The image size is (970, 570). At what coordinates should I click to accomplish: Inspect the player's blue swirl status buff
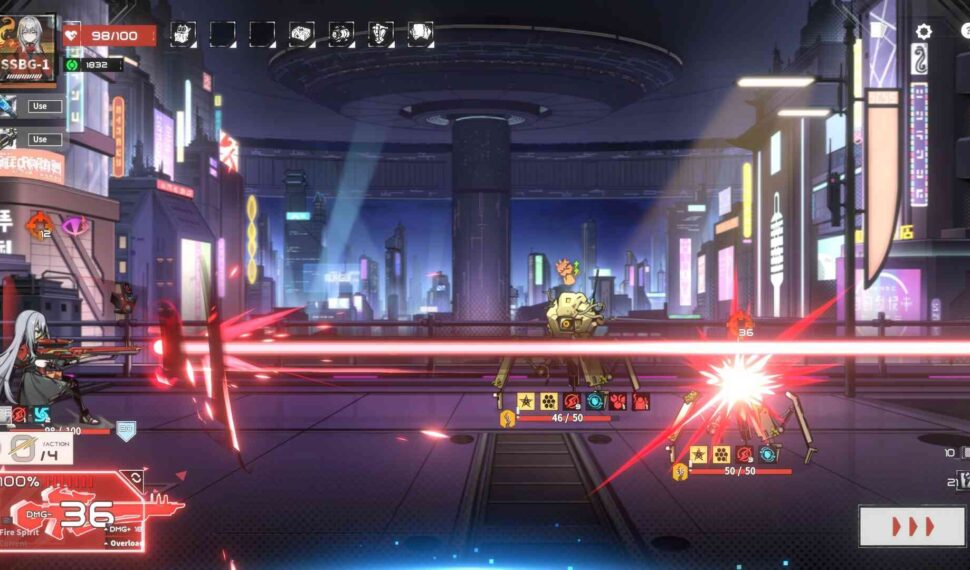tap(42, 415)
